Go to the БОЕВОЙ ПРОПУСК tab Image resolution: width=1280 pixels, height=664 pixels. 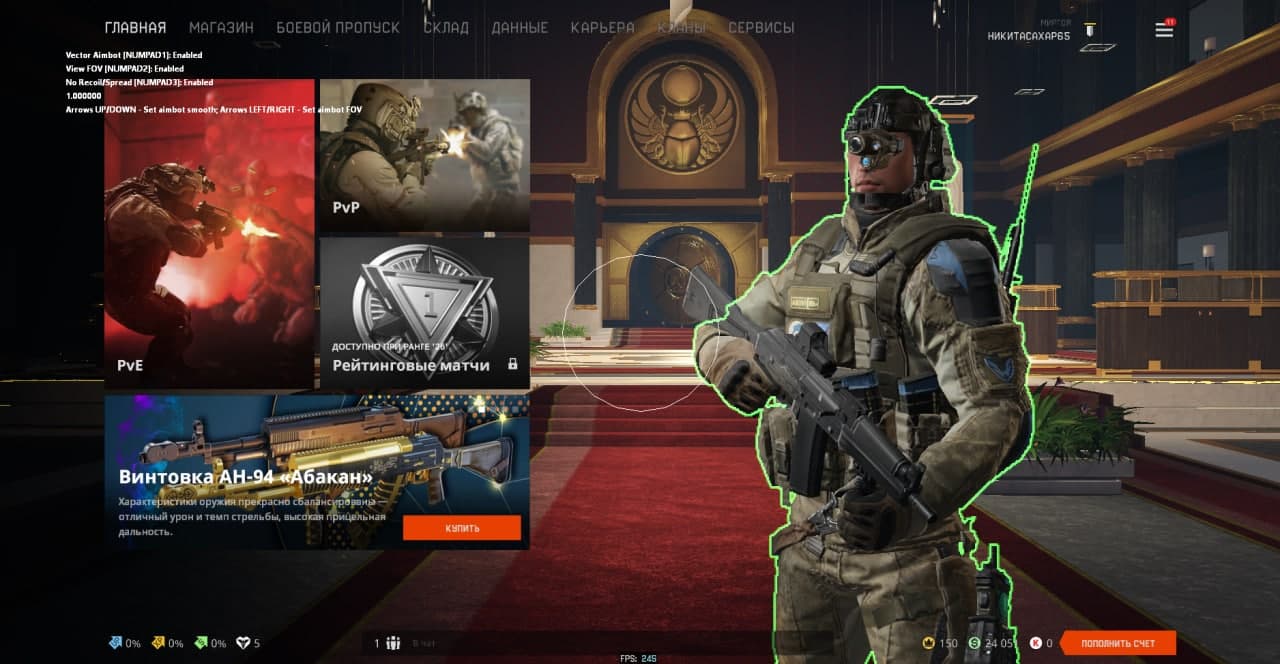(x=338, y=28)
